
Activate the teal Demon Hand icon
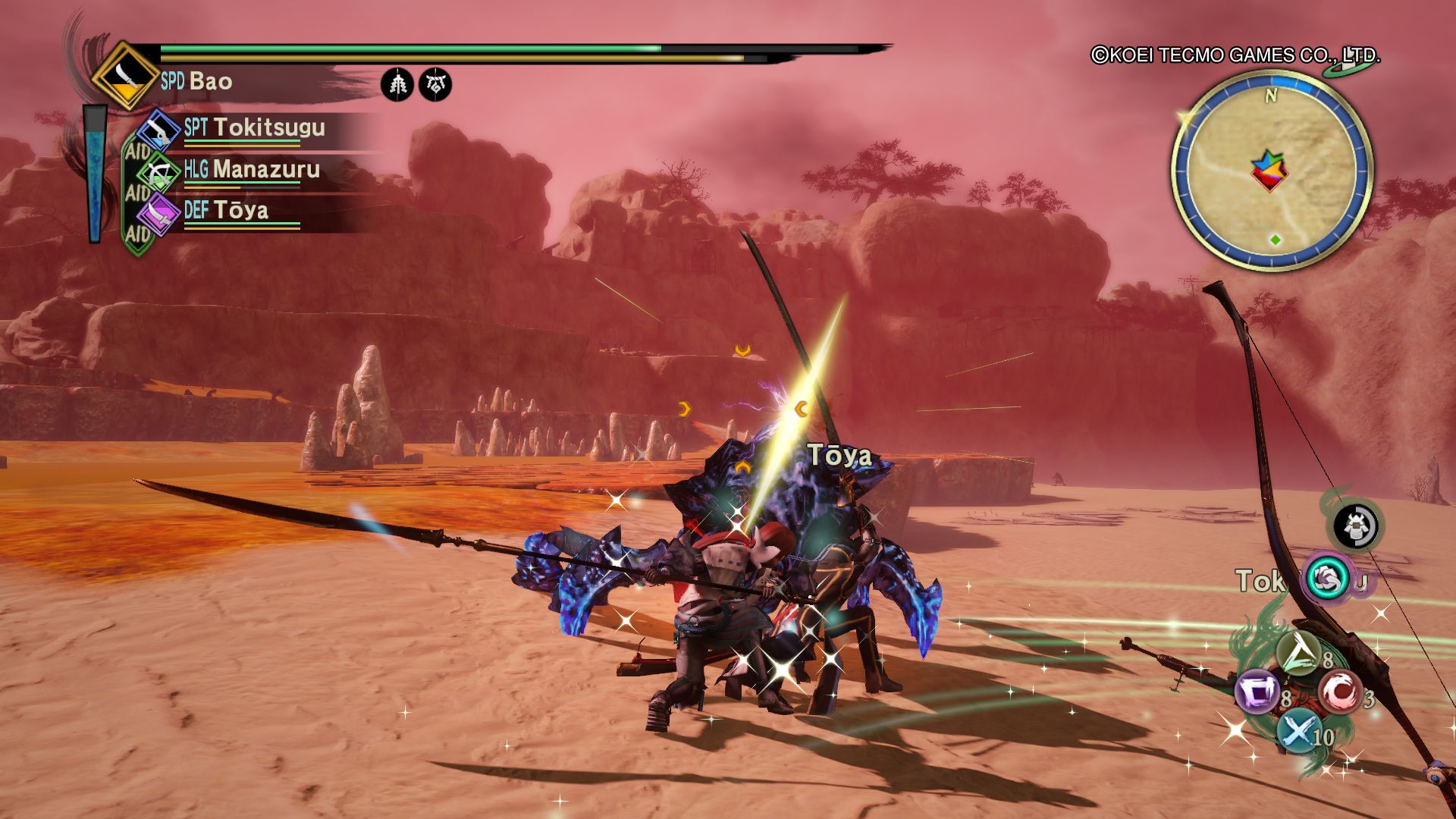[x=1327, y=579]
